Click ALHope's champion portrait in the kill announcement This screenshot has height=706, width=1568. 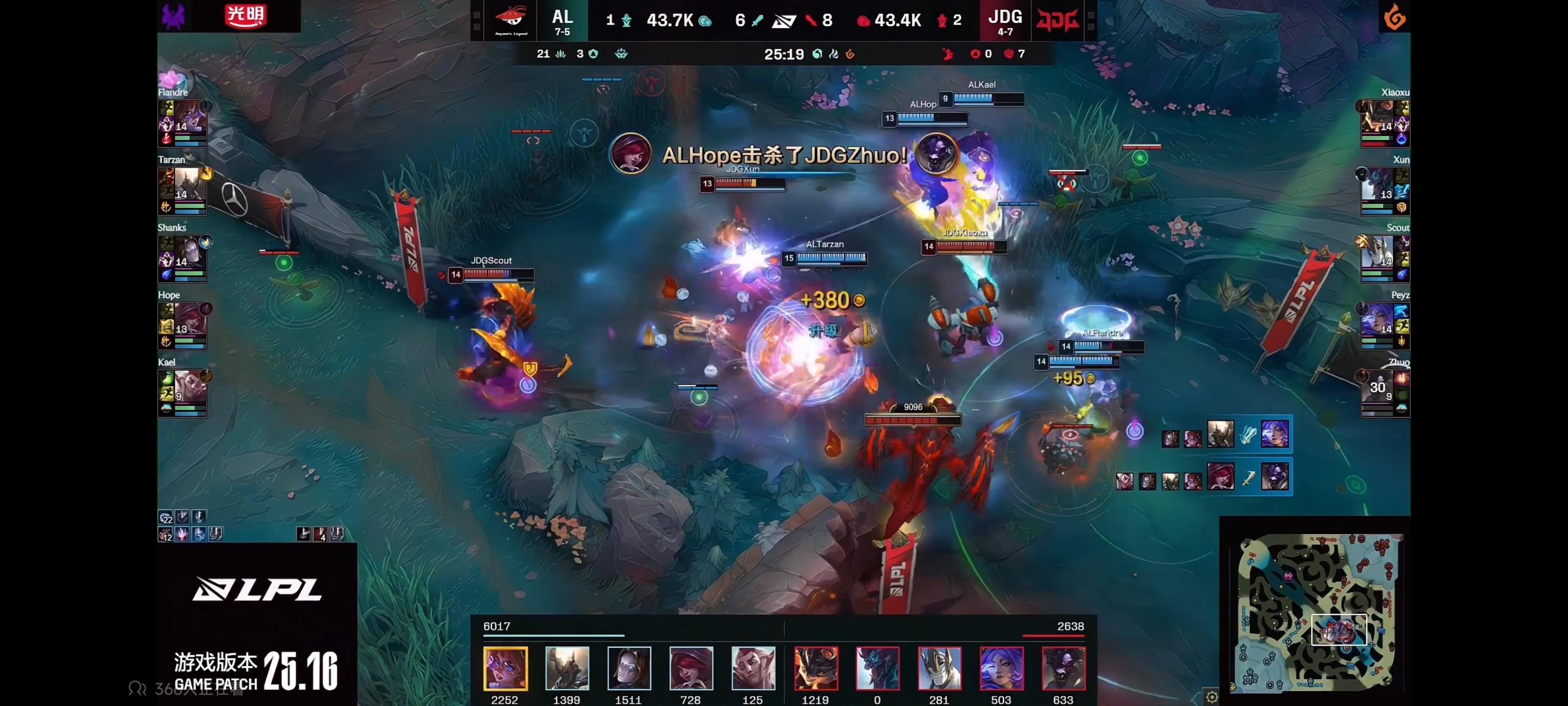[630, 155]
